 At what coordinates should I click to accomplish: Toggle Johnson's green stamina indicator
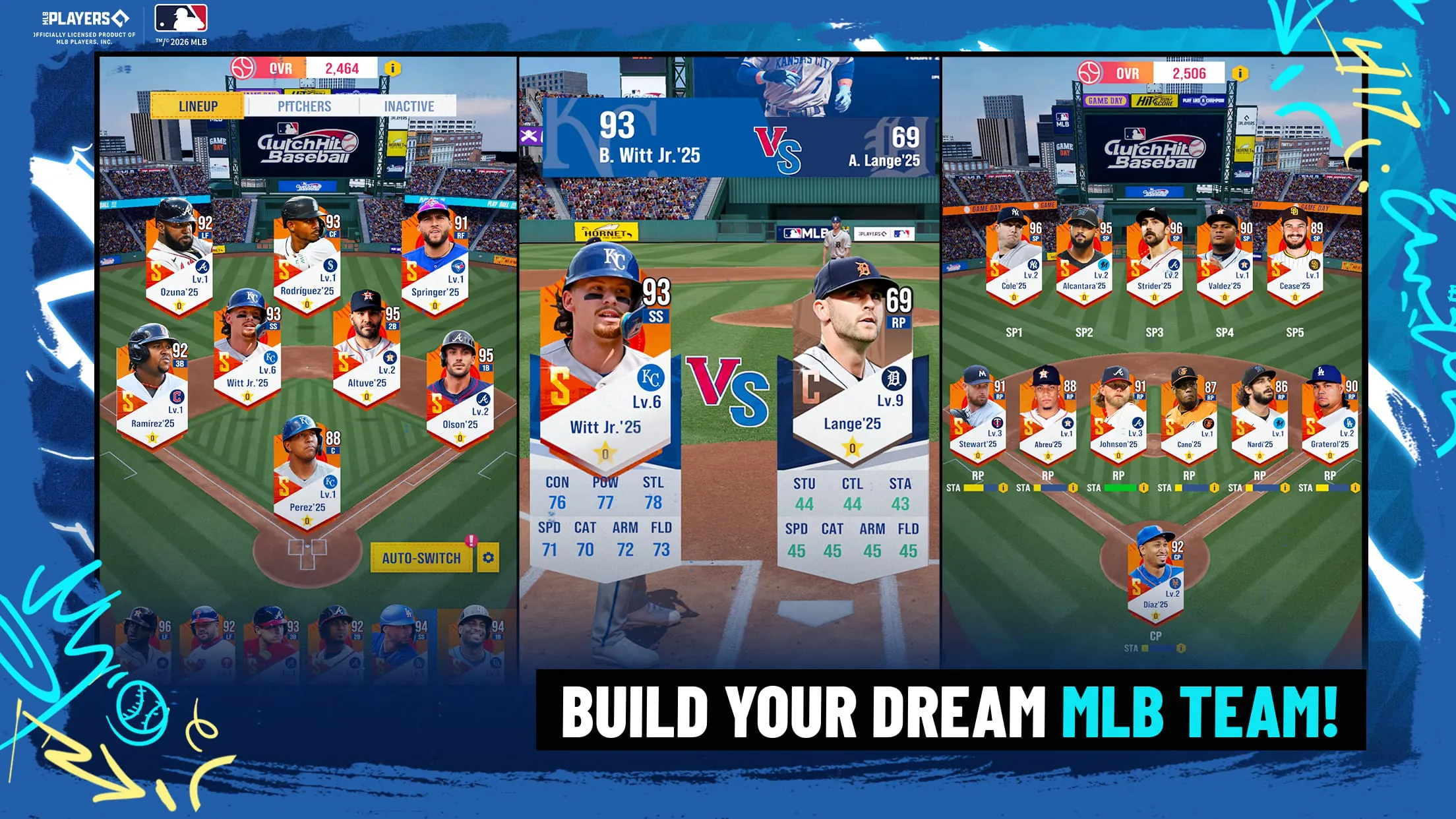(1120, 488)
